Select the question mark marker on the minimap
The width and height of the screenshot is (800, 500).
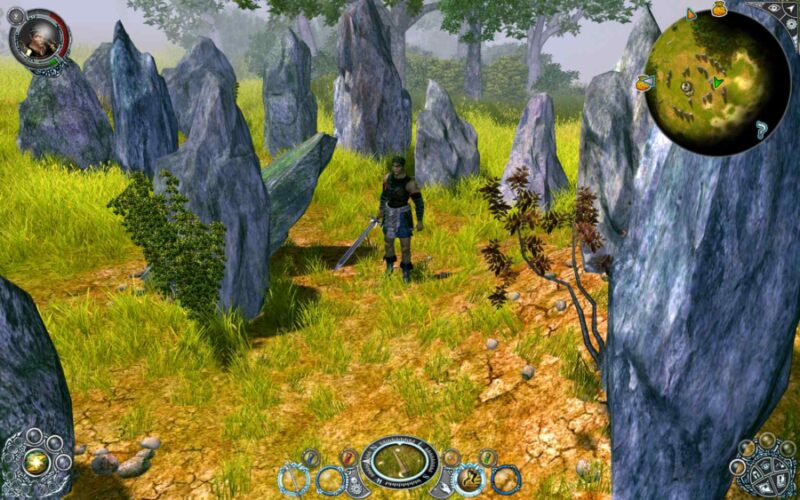[x=762, y=128]
